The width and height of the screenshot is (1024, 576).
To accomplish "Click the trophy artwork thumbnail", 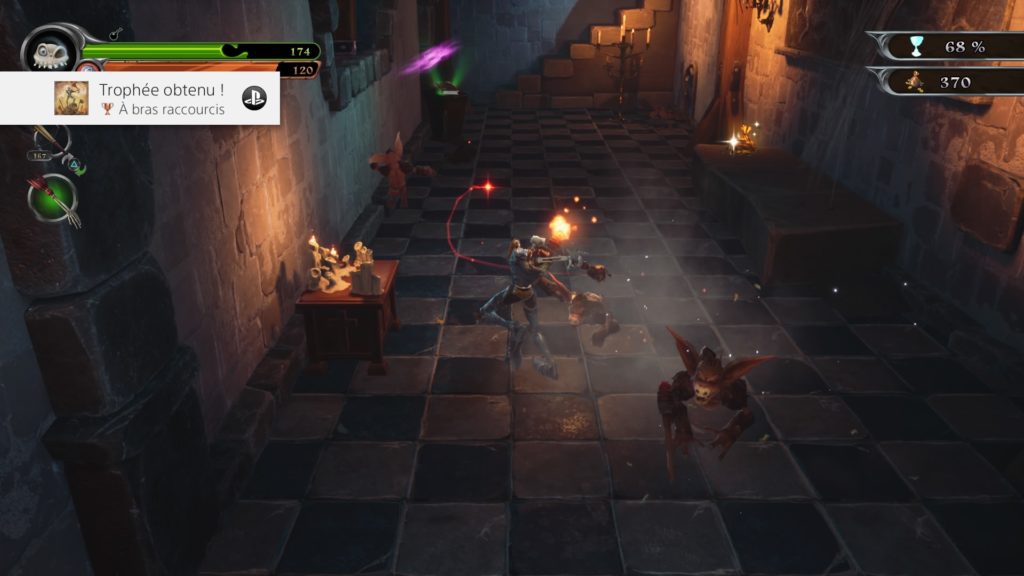I will [70, 98].
